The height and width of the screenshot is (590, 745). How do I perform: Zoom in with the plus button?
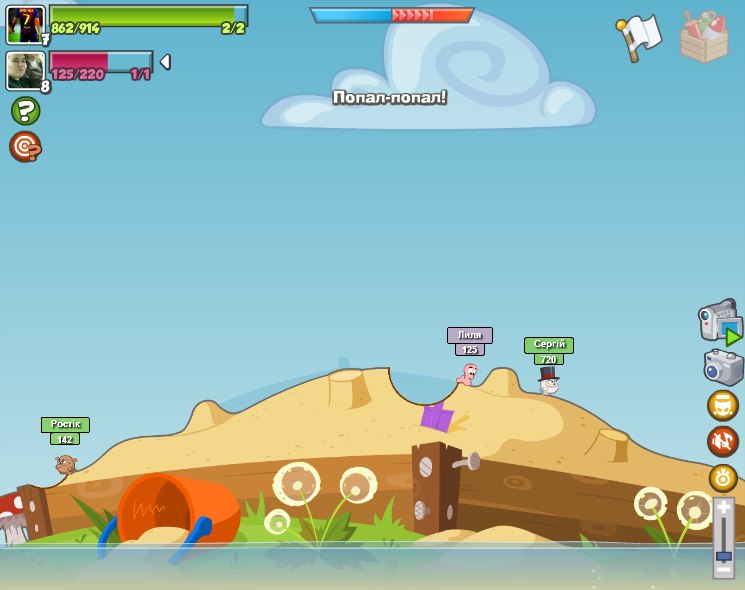click(723, 508)
